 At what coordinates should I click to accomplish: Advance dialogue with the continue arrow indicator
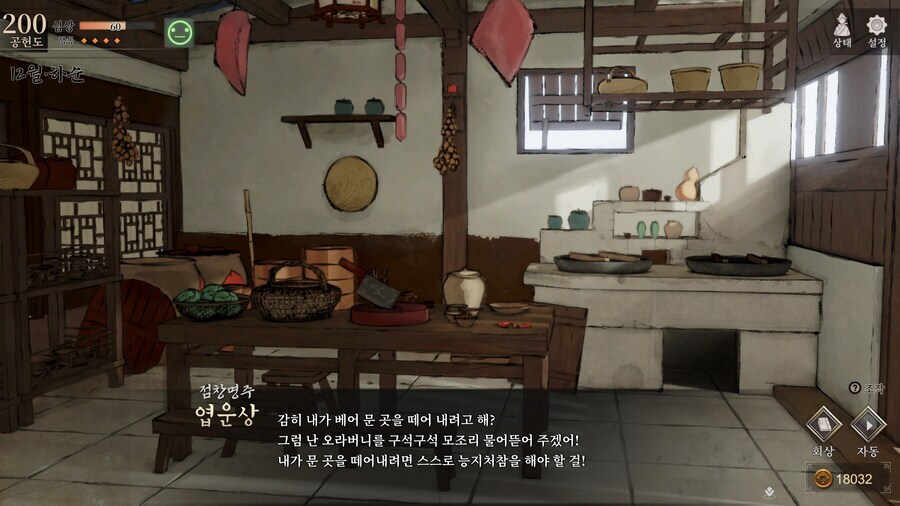point(768,491)
